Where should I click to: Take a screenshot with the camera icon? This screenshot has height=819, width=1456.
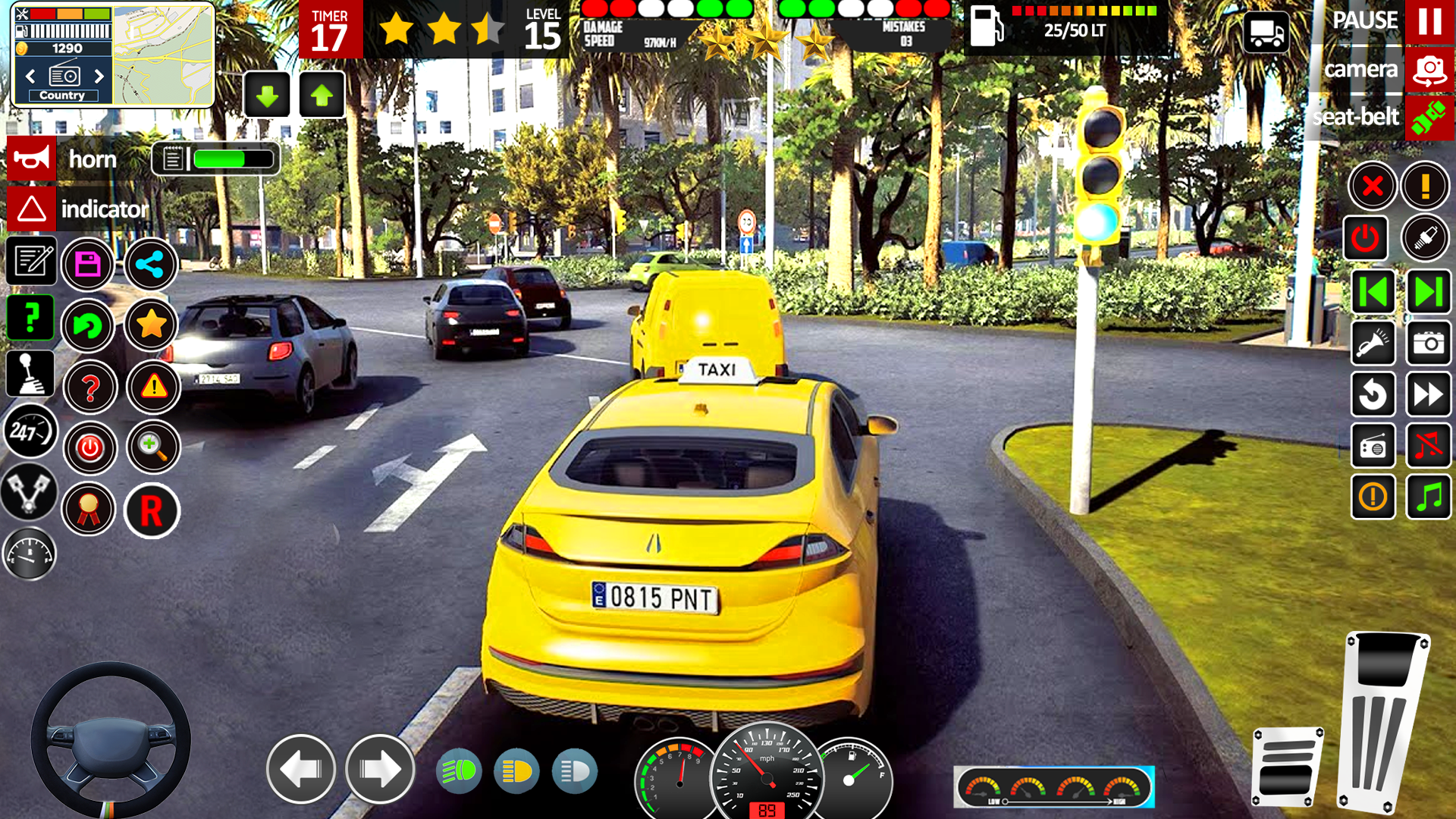pos(1429,344)
